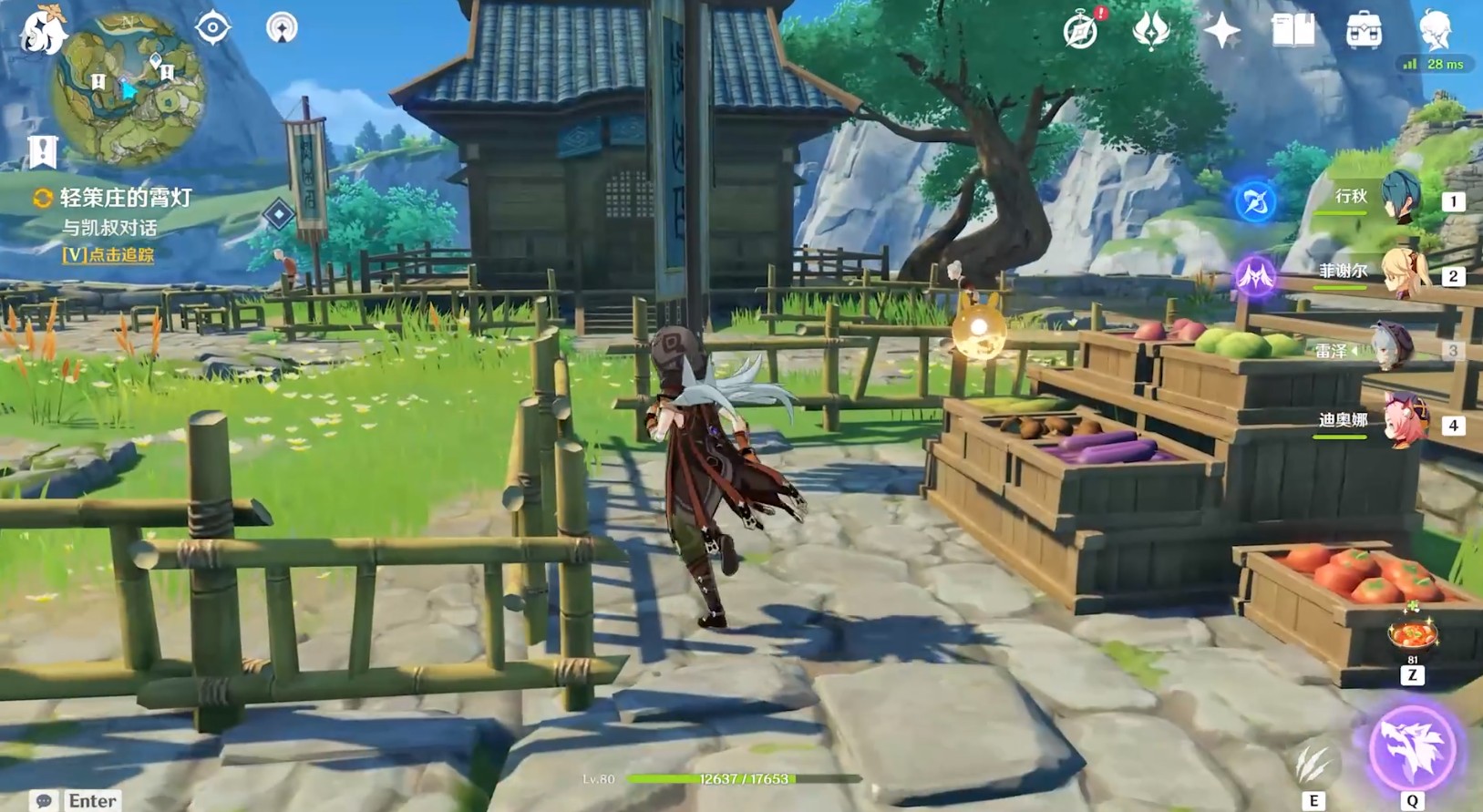Open the Paimon menu icon
The width and height of the screenshot is (1483, 812).
pos(42,30)
